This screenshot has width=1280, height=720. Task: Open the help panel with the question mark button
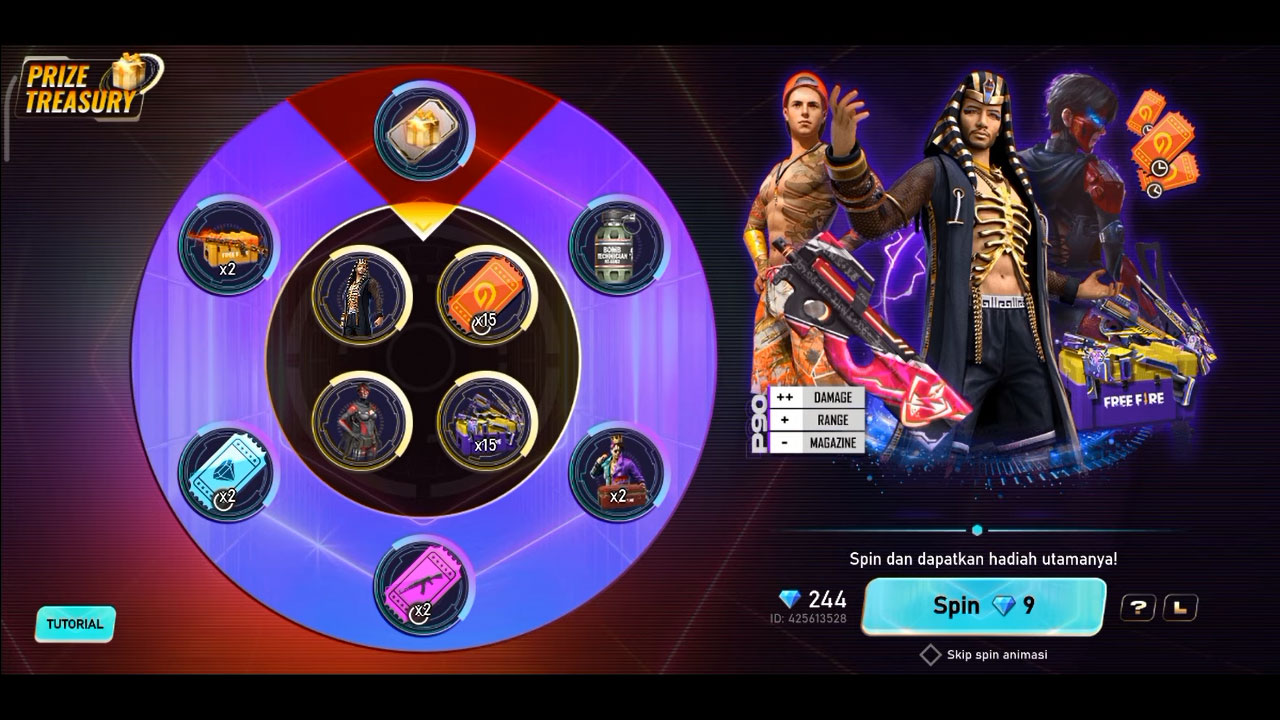point(1140,606)
